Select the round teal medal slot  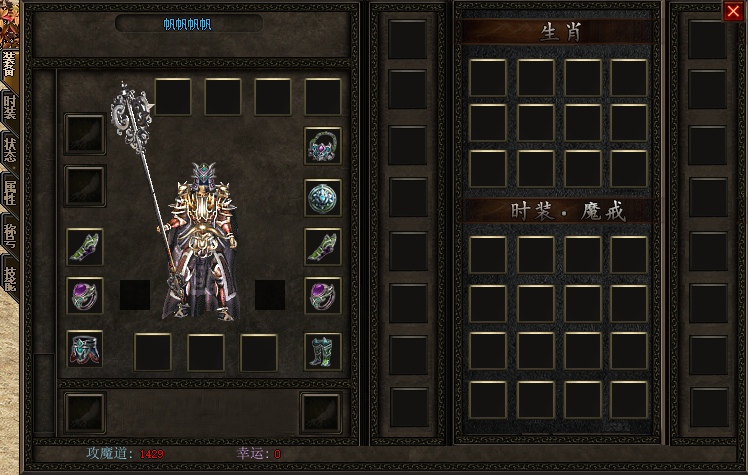tap(323, 197)
